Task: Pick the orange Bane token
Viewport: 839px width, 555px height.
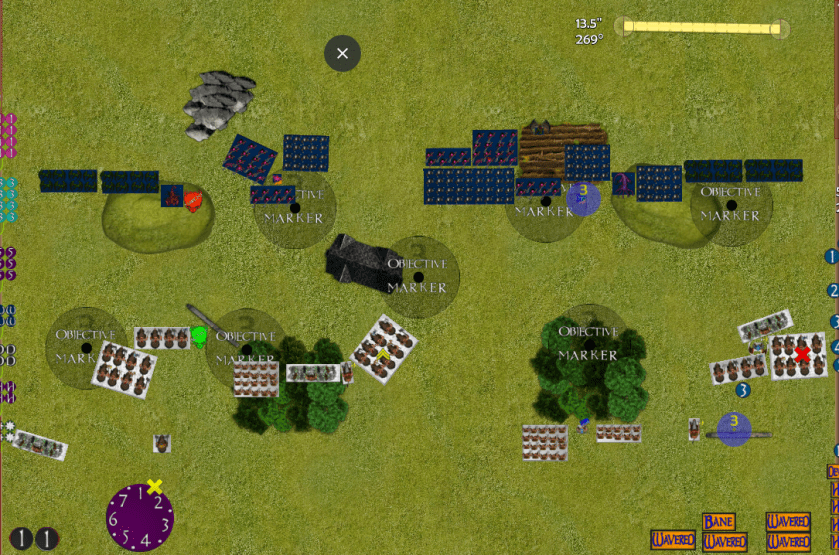Action: tap(718, 522)
